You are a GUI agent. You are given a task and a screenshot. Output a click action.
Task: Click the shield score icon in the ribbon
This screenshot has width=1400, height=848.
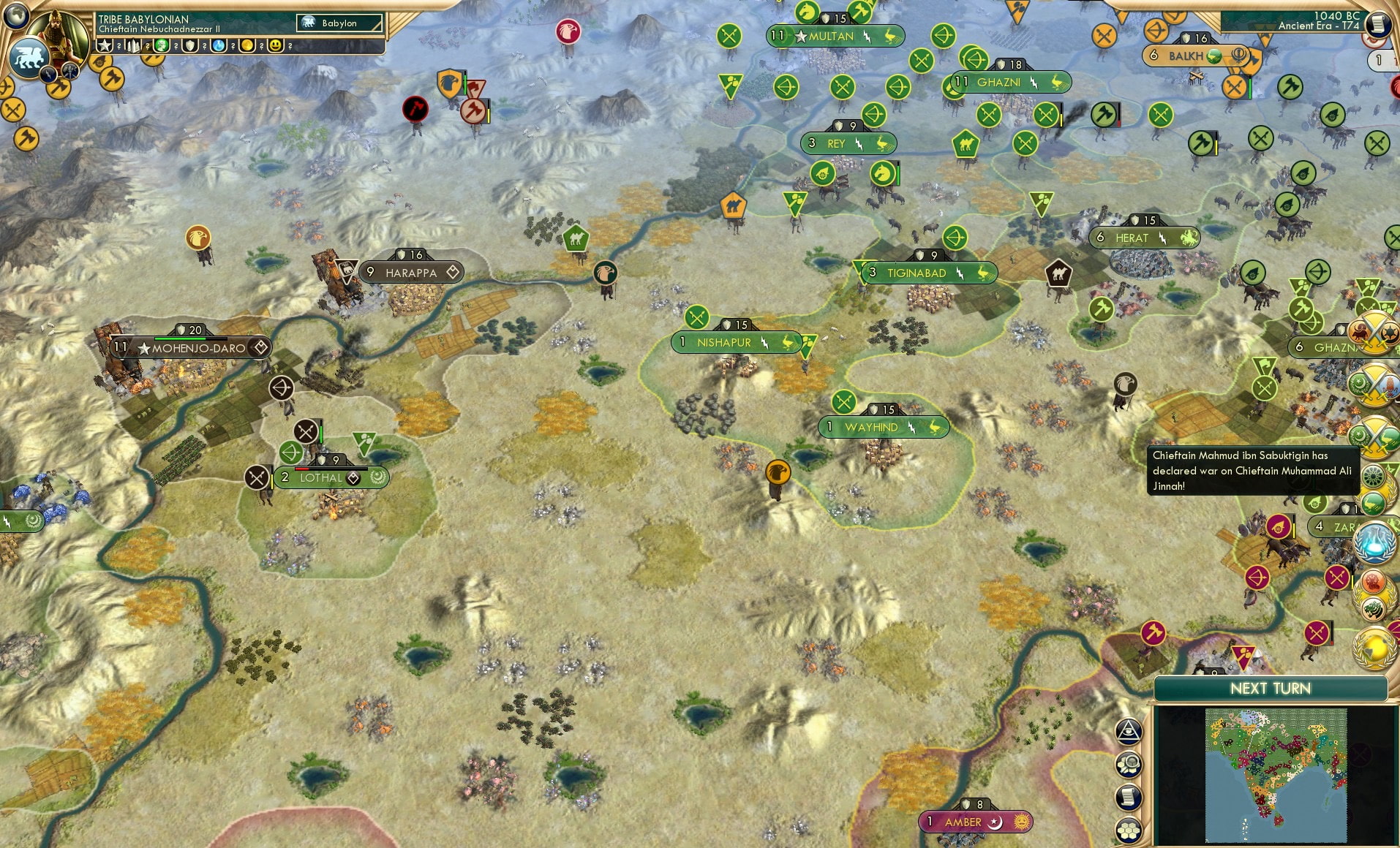[x=190, y=45]
